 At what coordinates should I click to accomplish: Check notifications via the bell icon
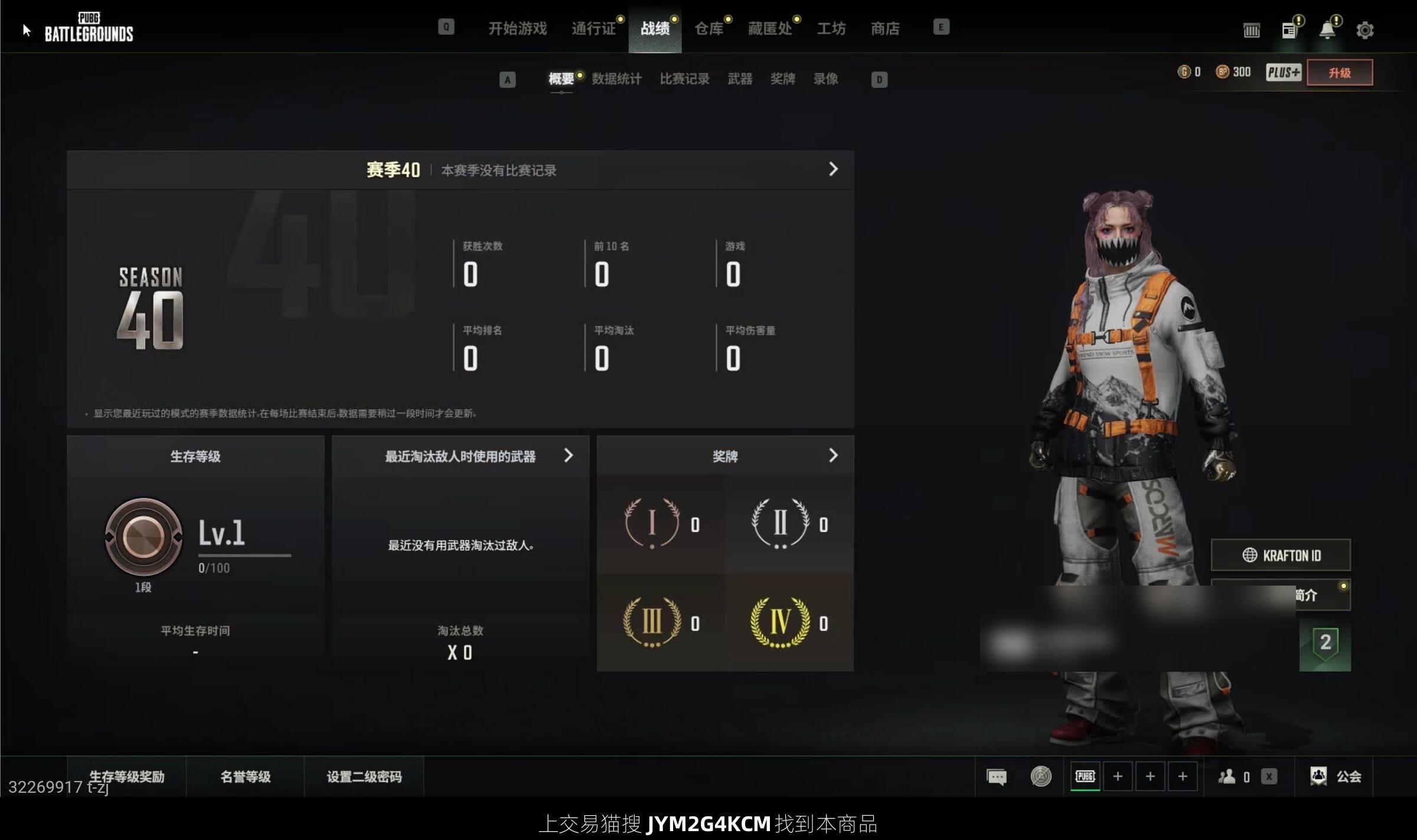tap(1327, 30)
